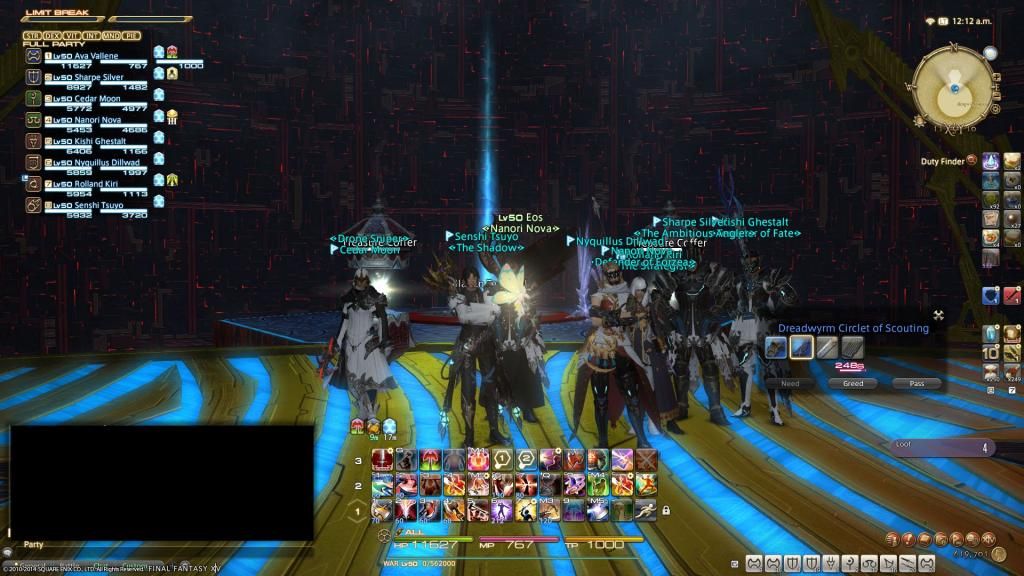This screenshot has width=1024, height=576.
Task: Activate the Sprint running-figure hotbar action
Action: click(x=646, y=510)
